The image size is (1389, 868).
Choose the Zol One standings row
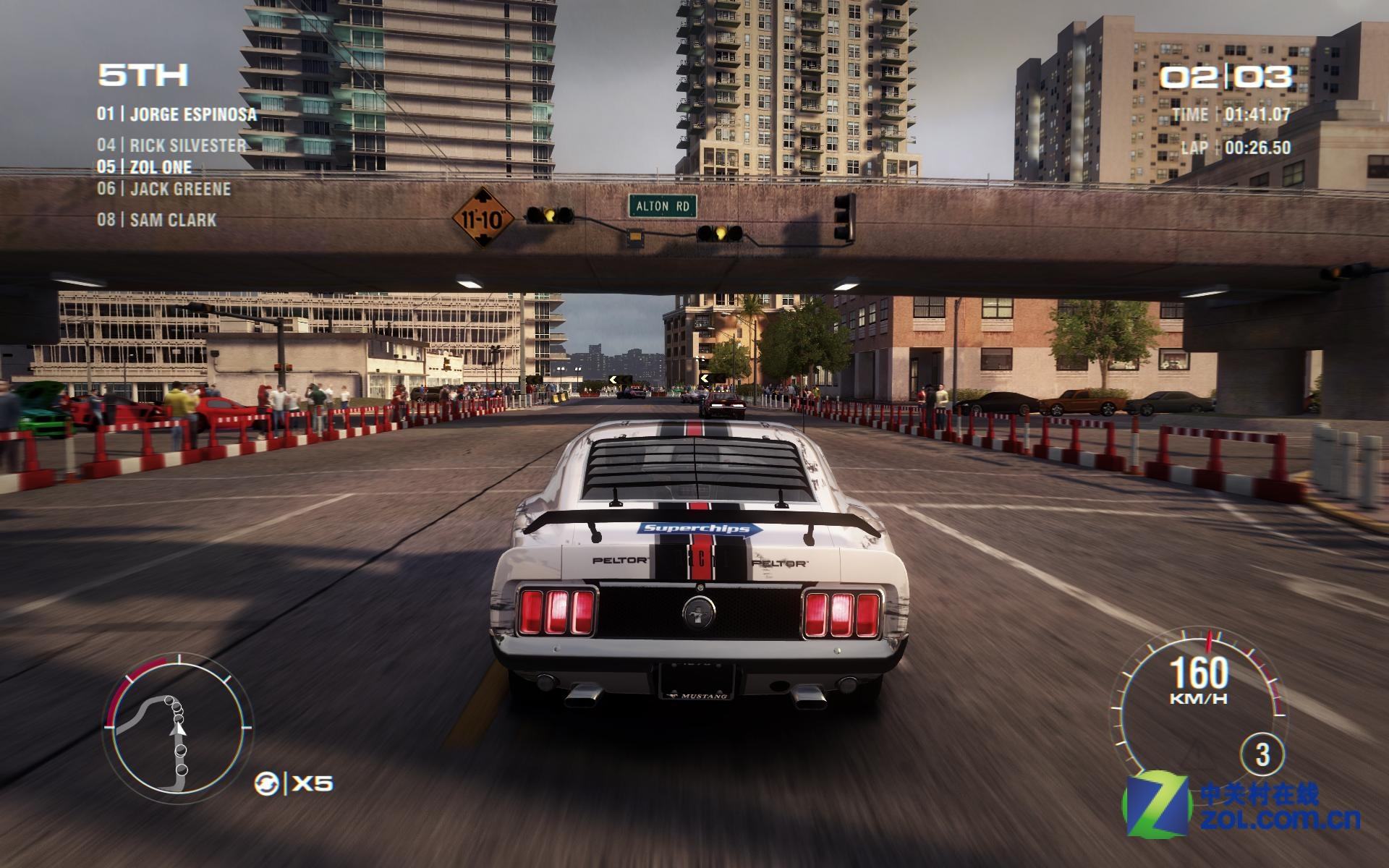pos(145,167)
